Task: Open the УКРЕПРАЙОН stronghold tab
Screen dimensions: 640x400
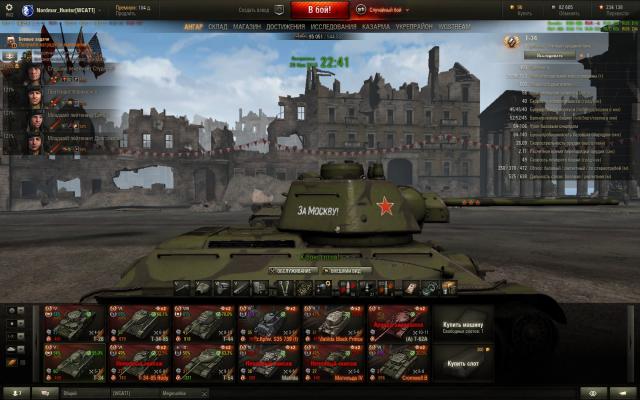Action: click(x=413, y=27)
